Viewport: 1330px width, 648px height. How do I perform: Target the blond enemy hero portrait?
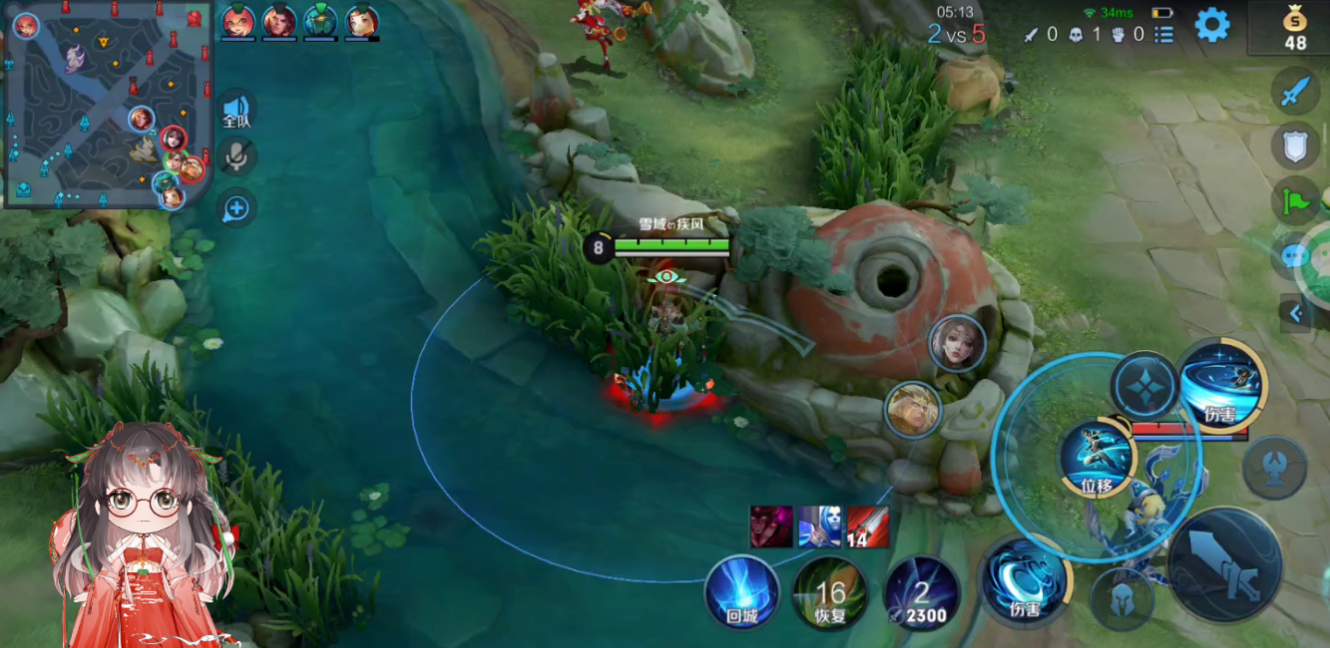(x=913, y=410)
